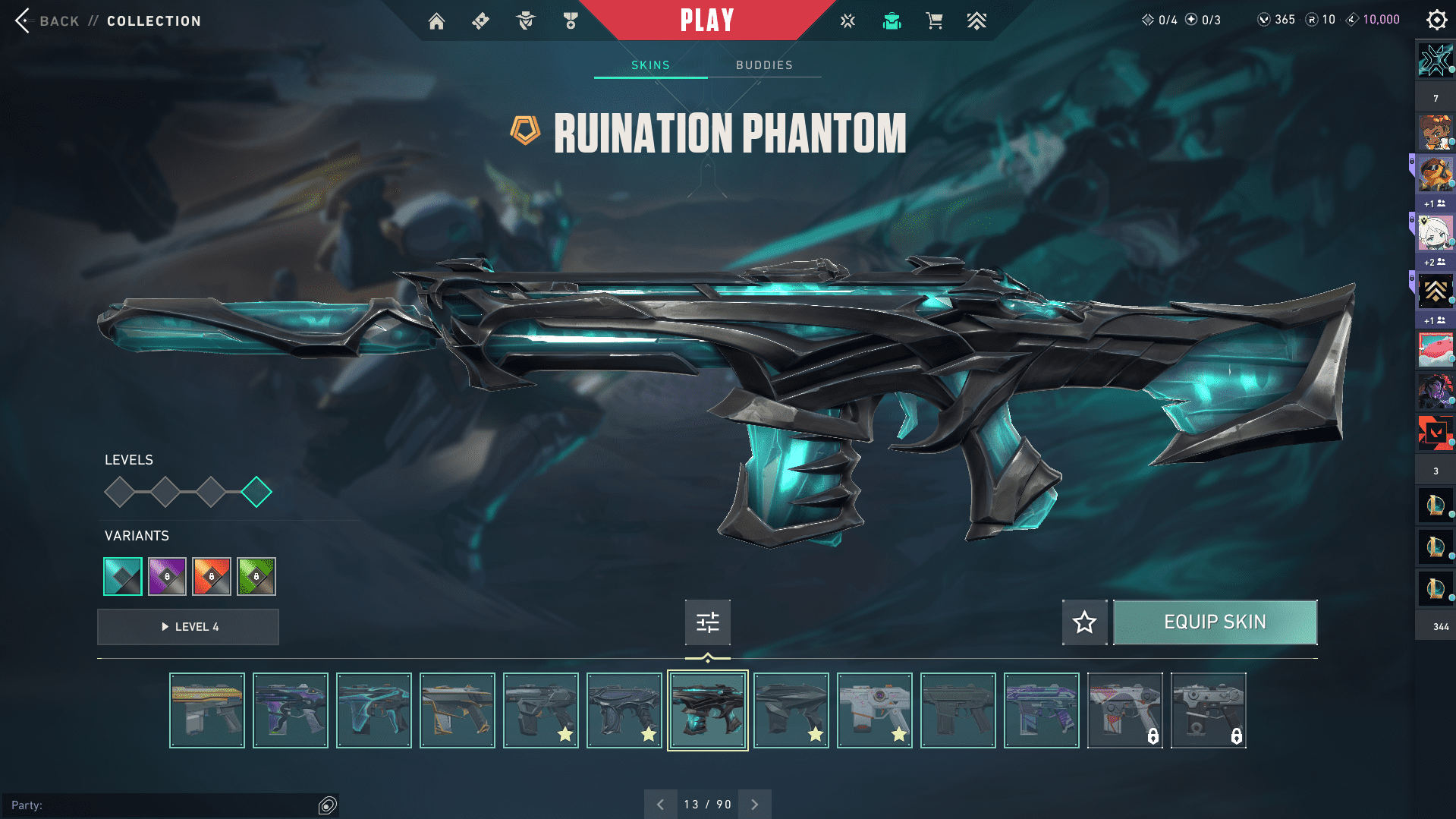
Task: Open the settings gear
Action: (x=1436, y=20)
